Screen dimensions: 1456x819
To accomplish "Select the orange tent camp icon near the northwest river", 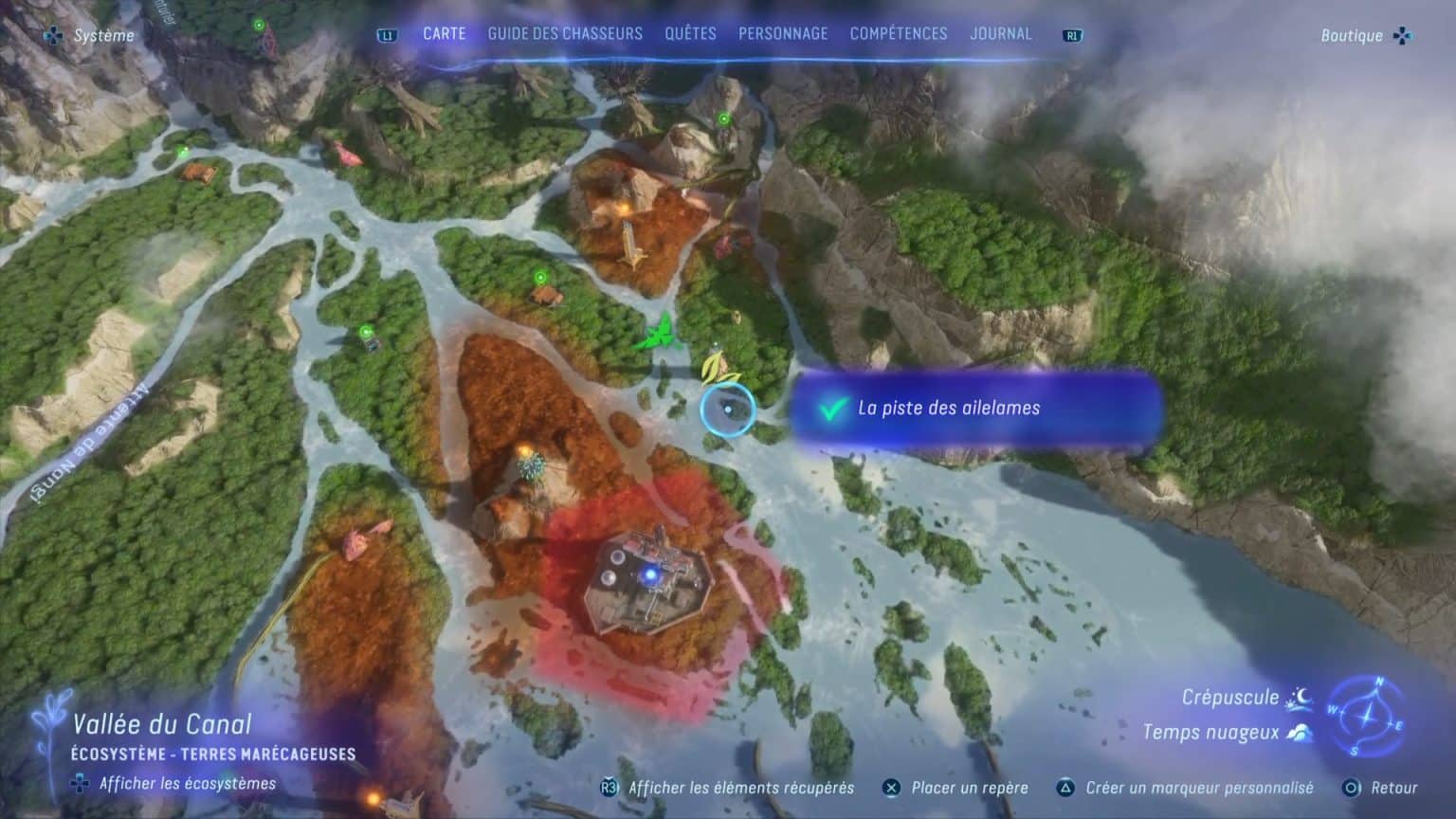I will point(199,173).
